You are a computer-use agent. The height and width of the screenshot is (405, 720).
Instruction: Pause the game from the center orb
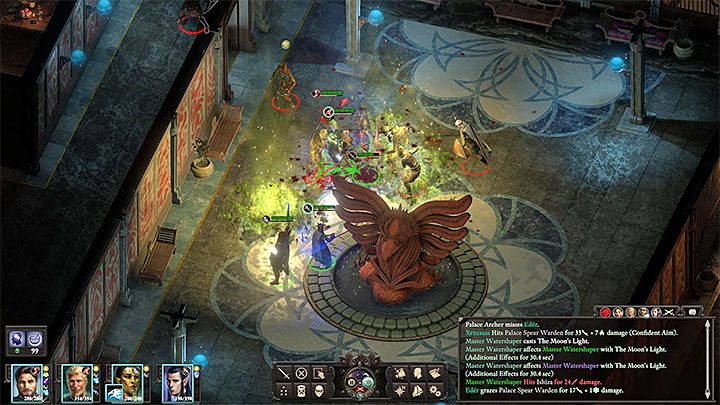(350, 383)
